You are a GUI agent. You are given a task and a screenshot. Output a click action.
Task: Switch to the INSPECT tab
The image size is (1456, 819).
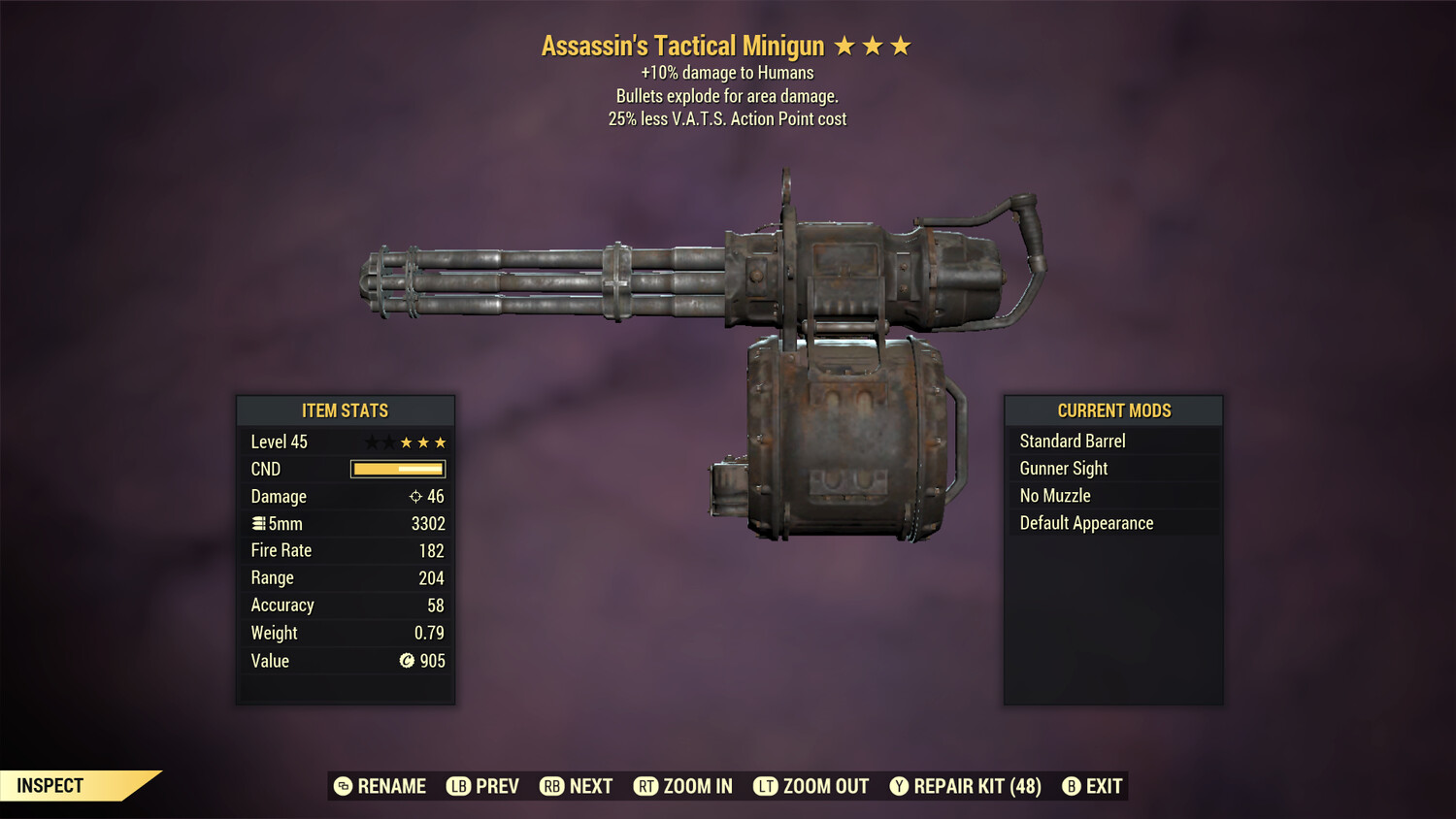(49, 785)
